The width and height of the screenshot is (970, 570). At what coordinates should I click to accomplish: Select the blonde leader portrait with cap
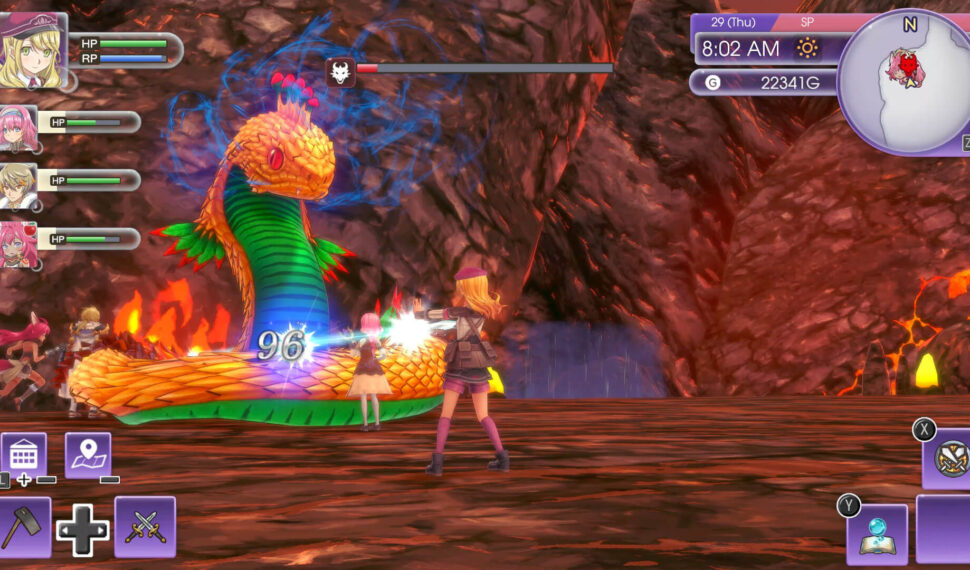33,50
